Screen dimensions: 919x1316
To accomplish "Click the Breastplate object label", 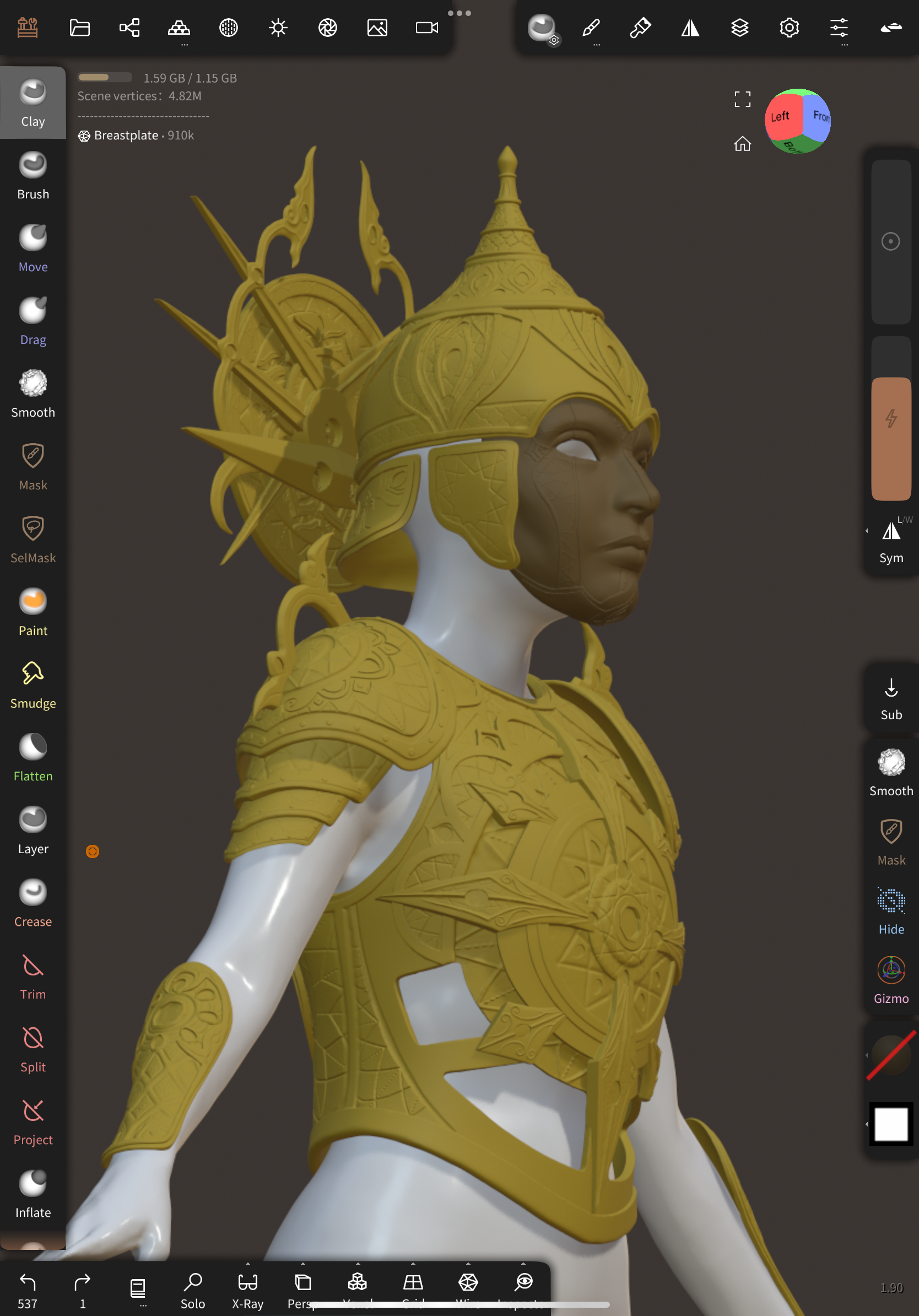I will (125, 135).
